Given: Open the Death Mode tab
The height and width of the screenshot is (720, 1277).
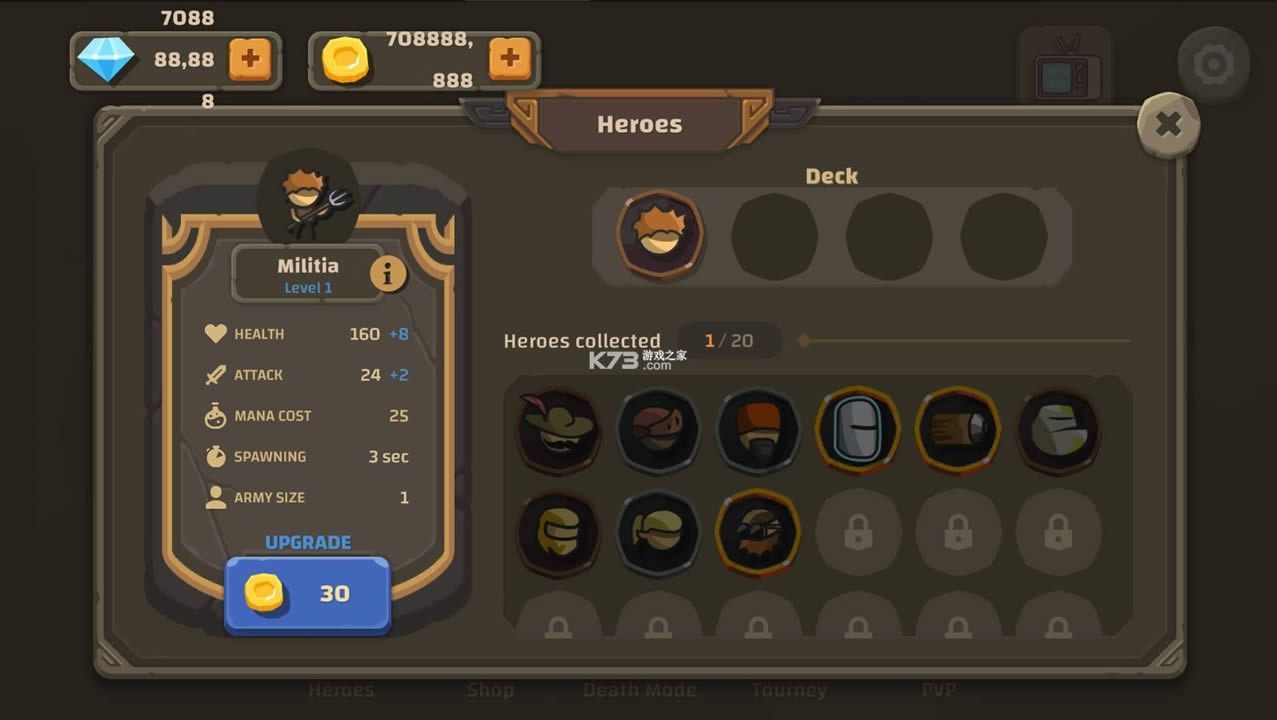Looking at the screenshot, I should pyautogui.click(x=640, y=690).
